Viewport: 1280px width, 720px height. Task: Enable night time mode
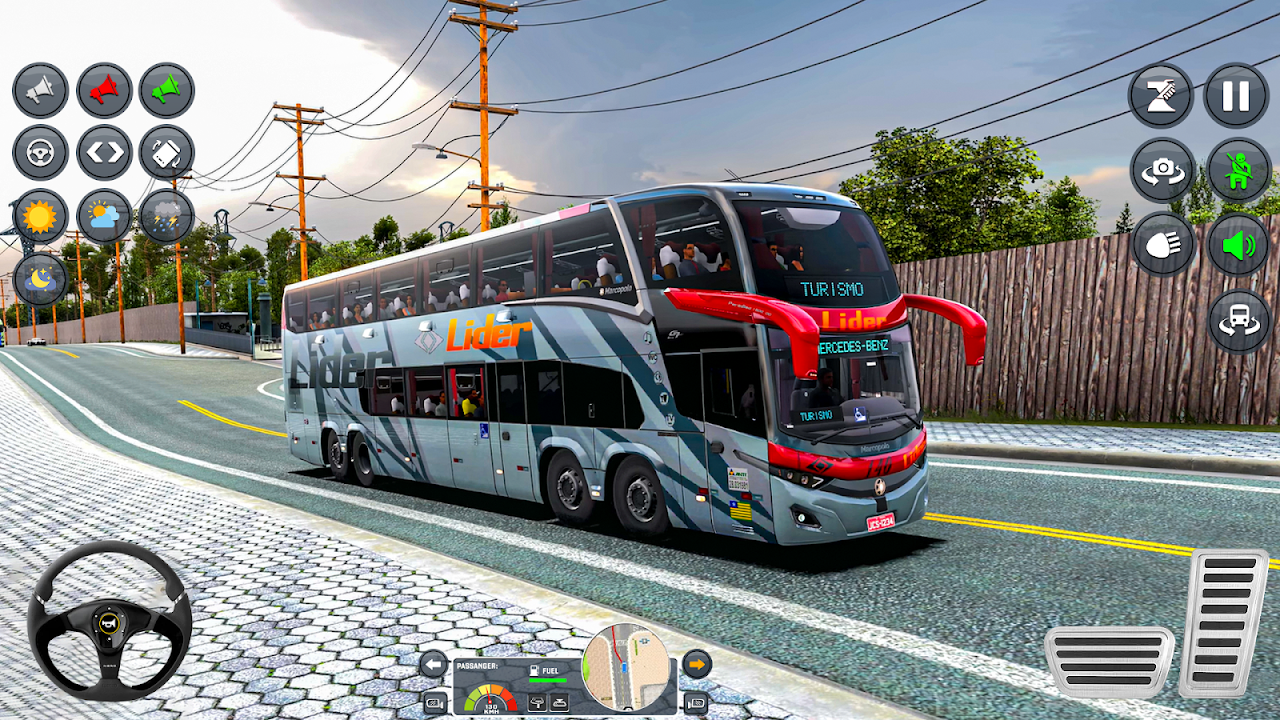(40, 279)
